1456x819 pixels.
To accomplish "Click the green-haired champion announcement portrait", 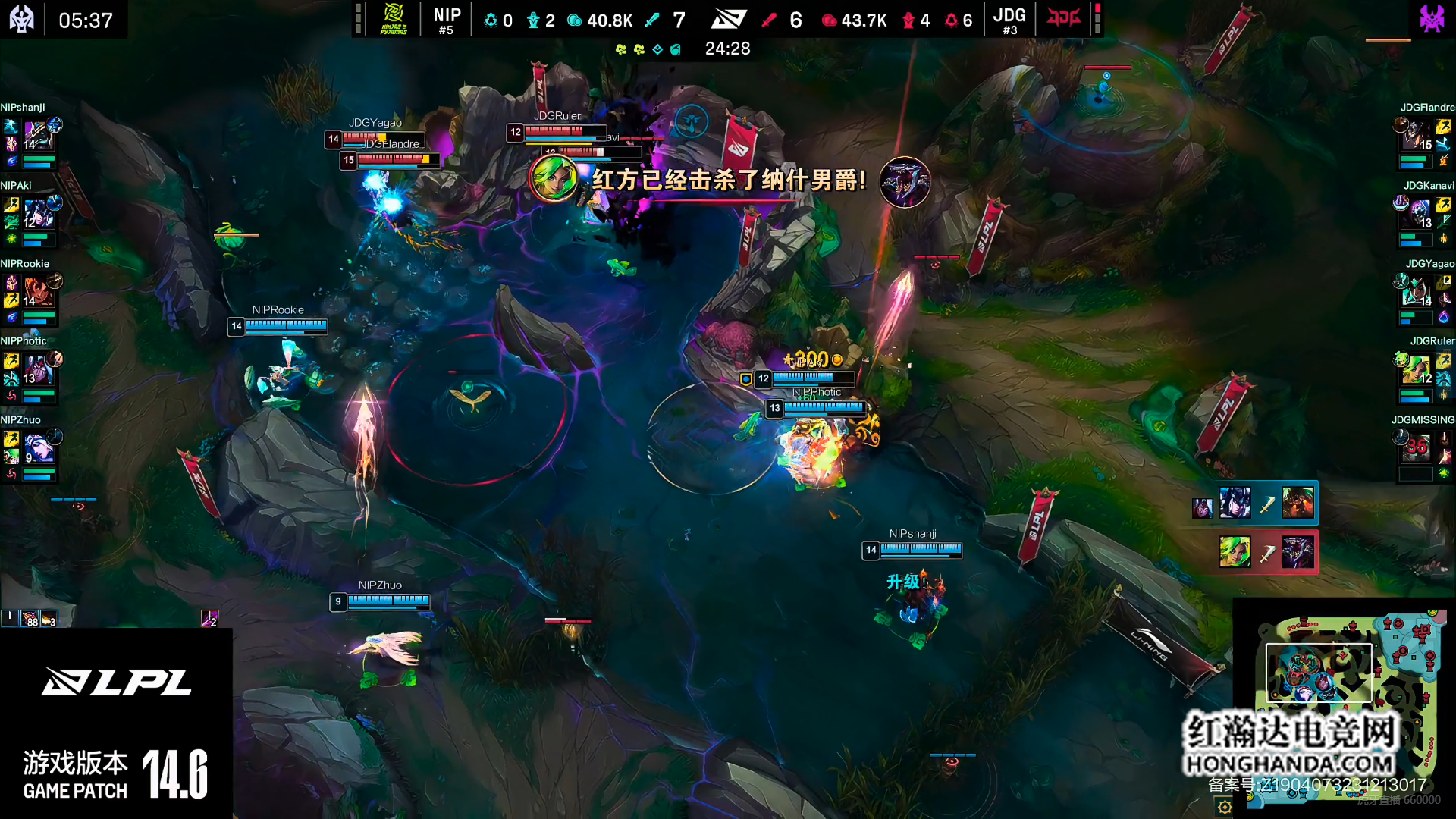I will [x=554, y=180].
